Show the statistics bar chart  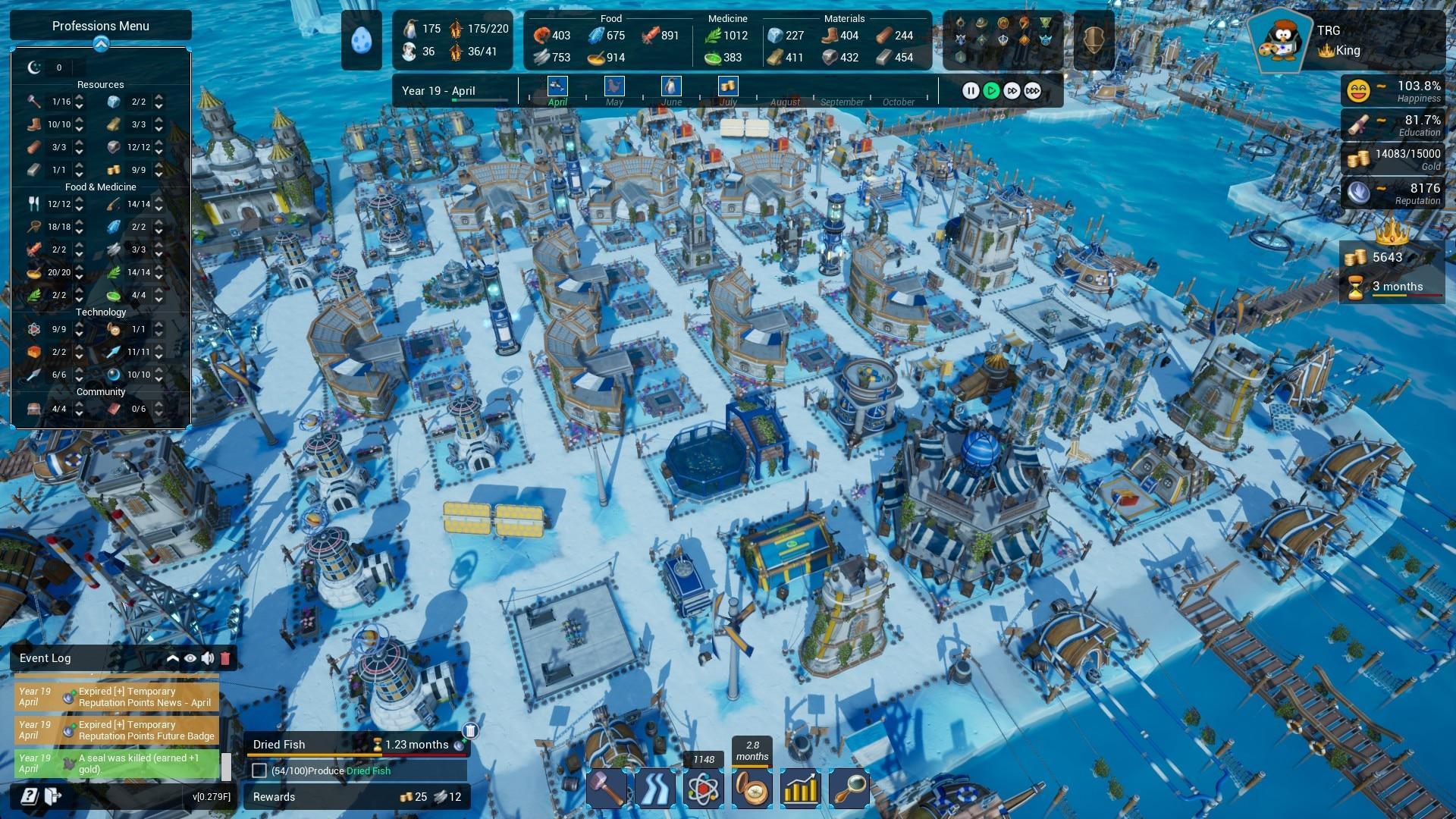click(801, 789)
